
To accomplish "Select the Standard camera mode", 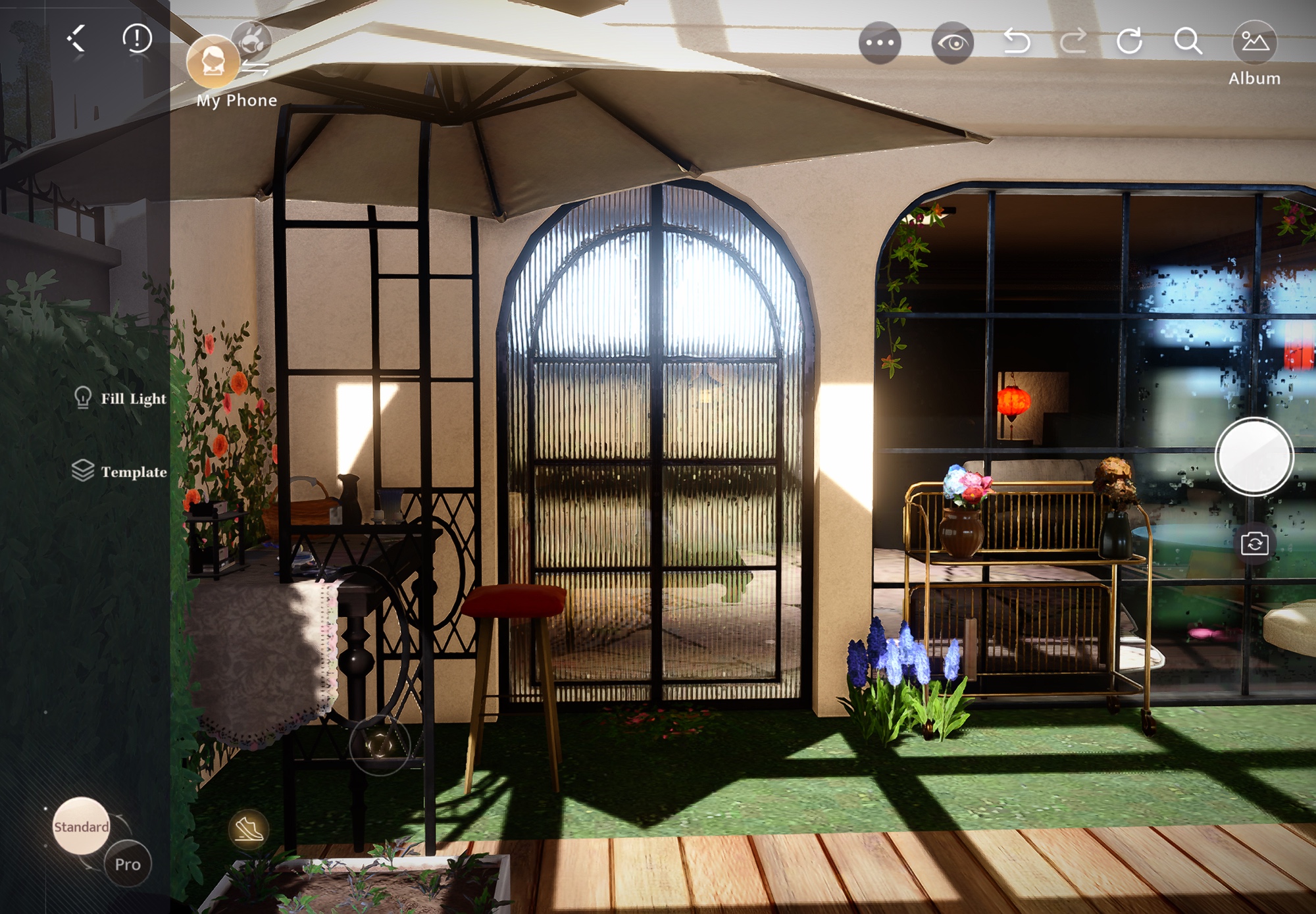I will 81,826.
